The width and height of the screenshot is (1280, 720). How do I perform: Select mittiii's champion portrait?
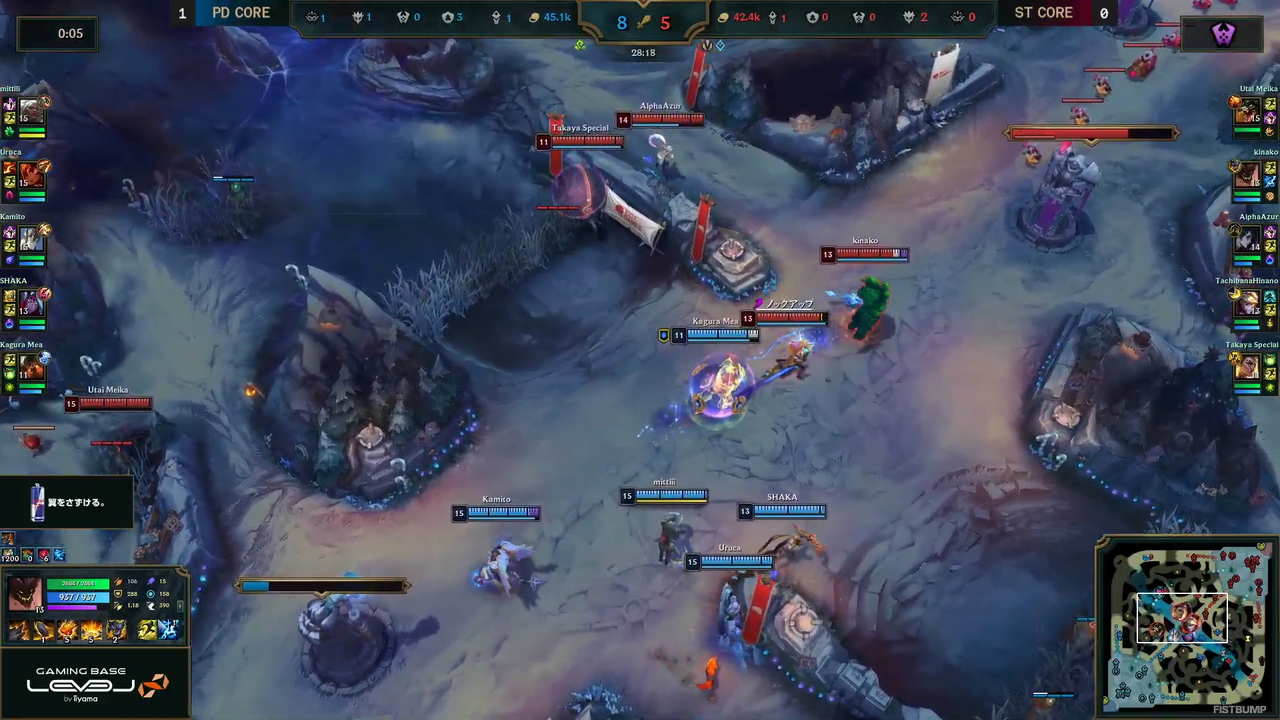click(x=31, y=111)
